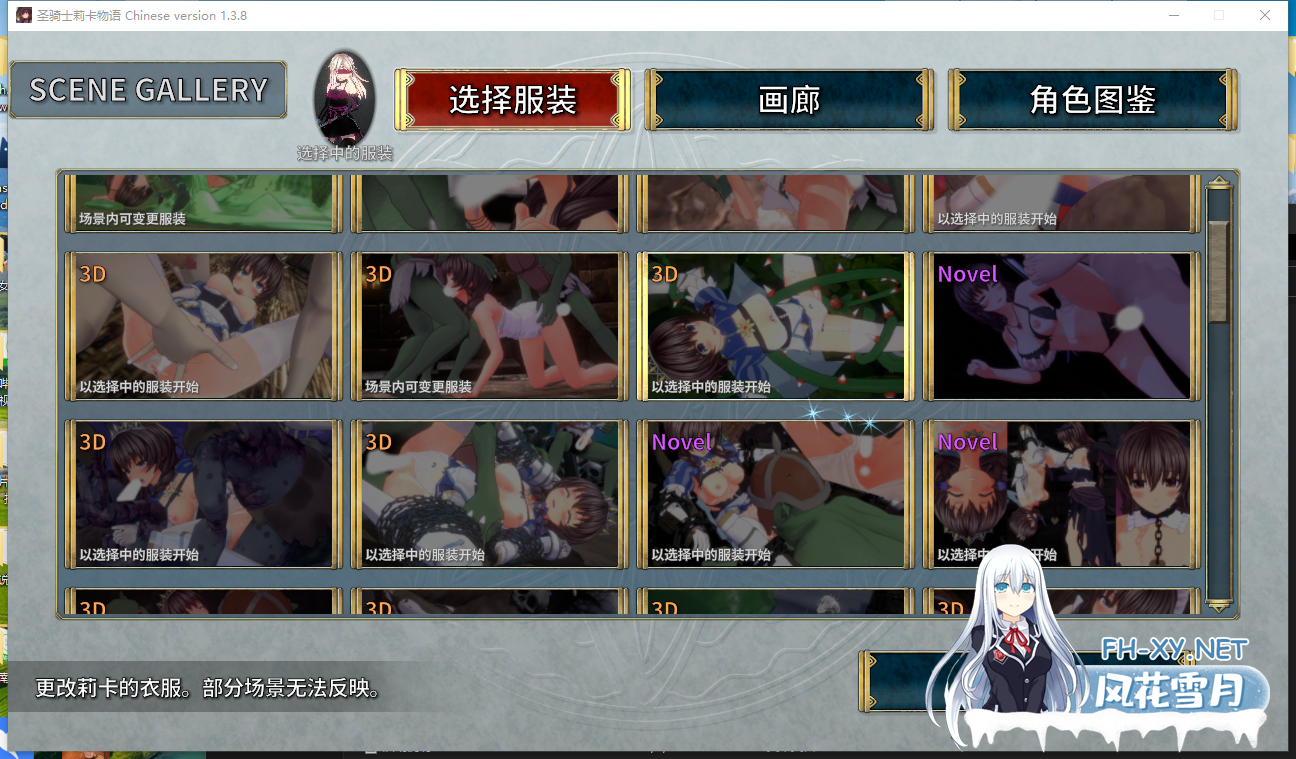Switch to the 画廊 gallery tab

[789, 99]
